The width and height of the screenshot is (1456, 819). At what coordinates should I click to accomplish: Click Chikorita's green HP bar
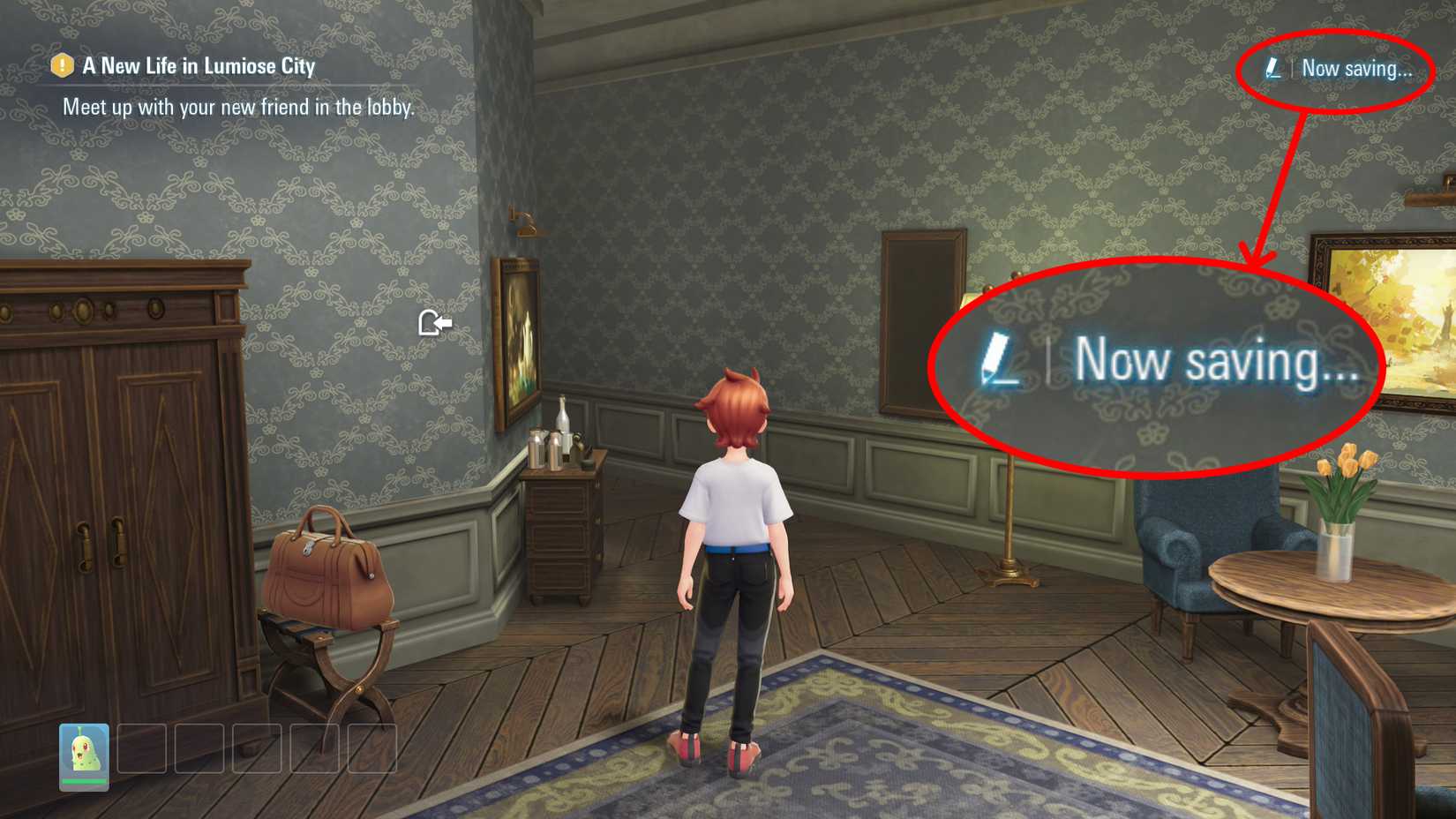click(84, 781)
